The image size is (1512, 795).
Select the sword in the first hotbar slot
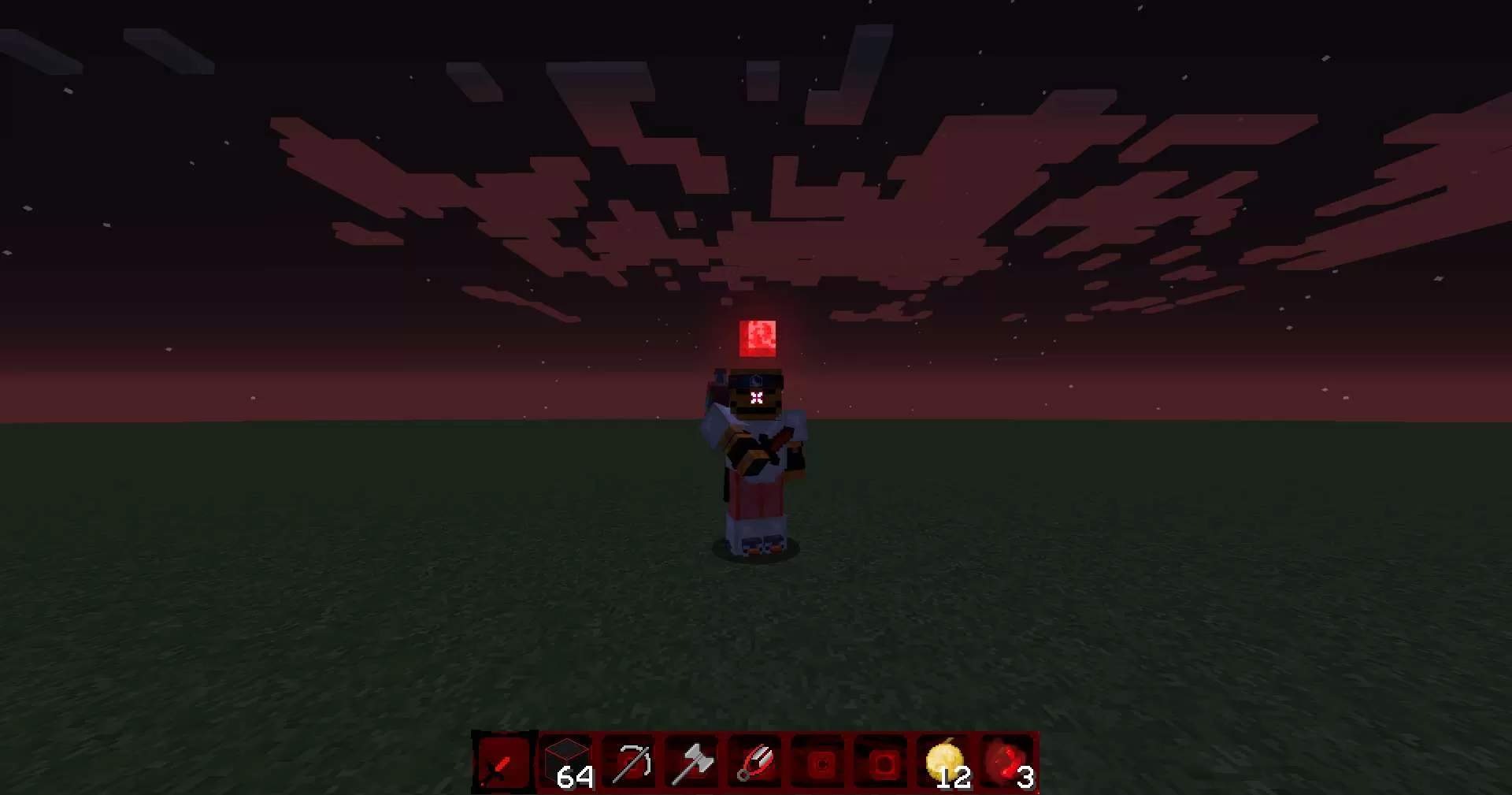pyautogui.click(x=502, y=763)
